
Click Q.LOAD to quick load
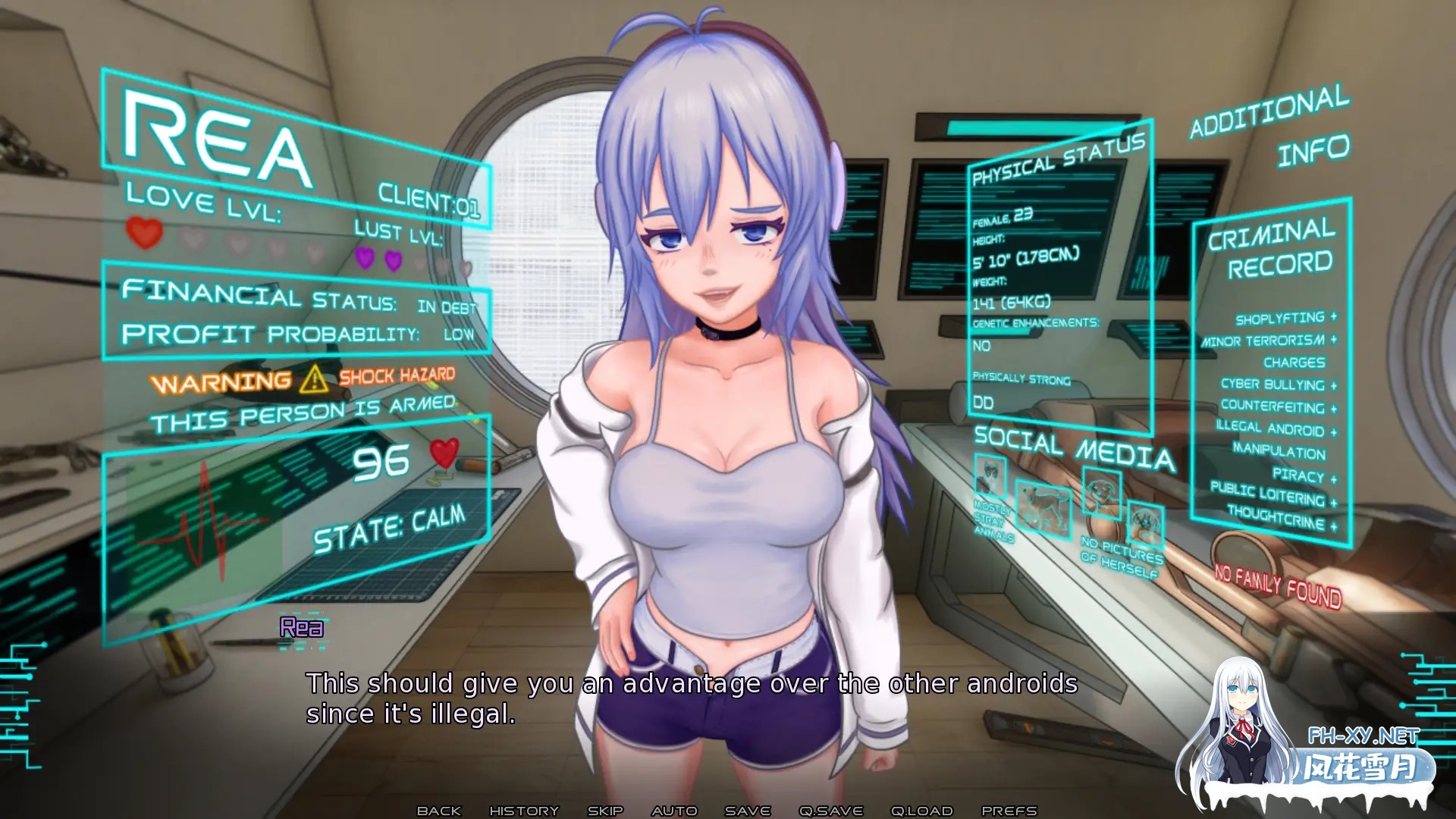click(922, 810)
